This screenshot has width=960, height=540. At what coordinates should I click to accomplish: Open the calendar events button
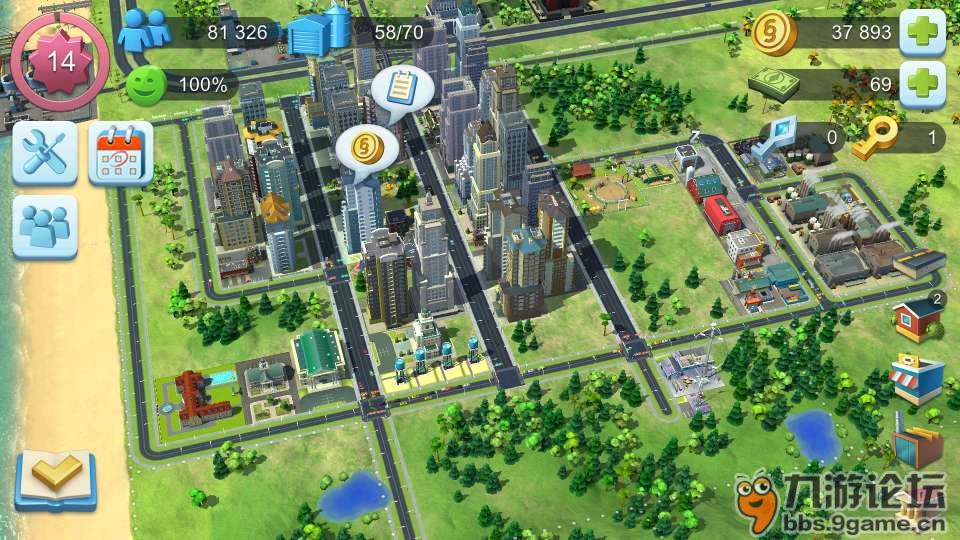tap(120, 153)
